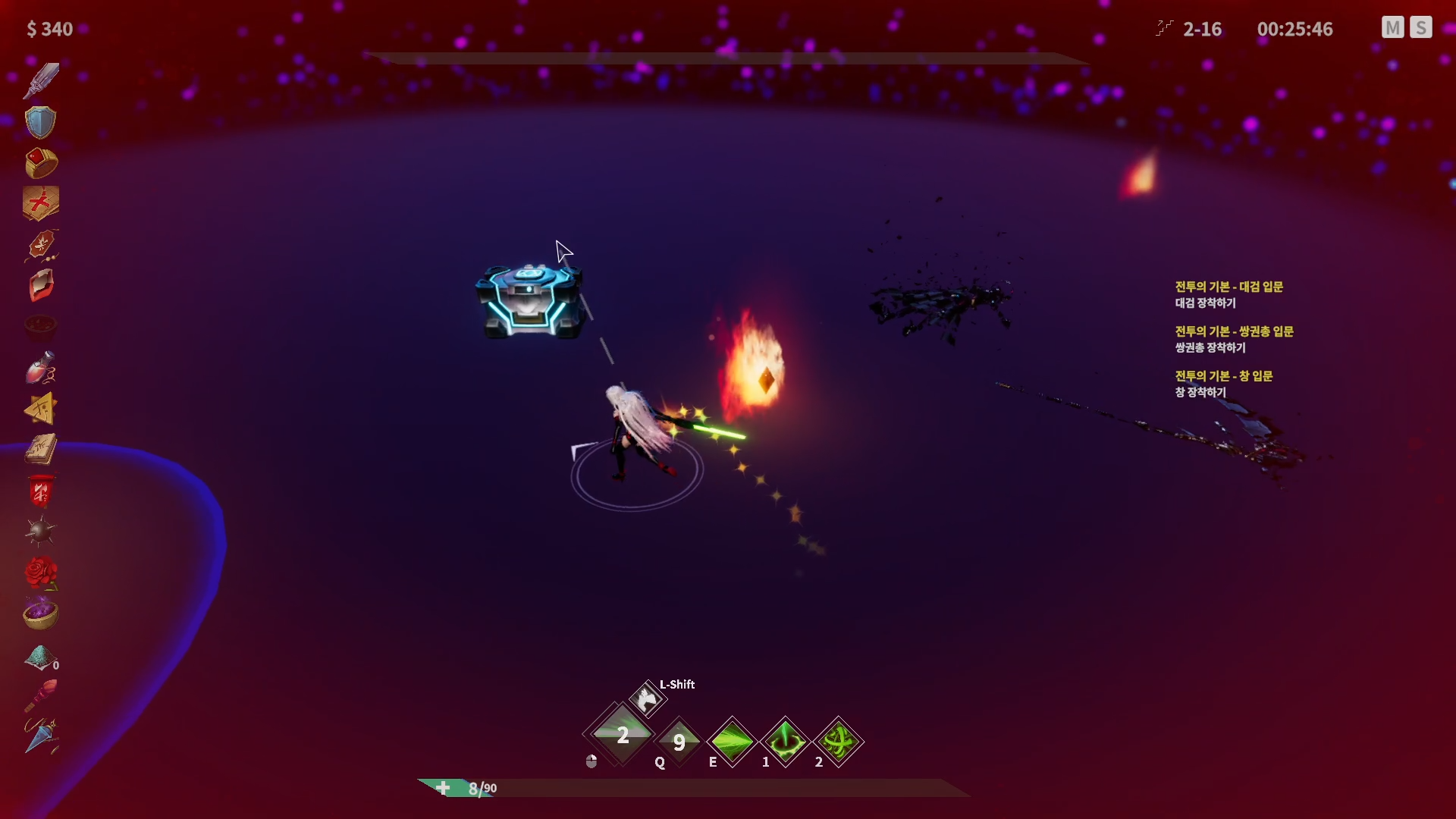The height and width of the screenshot is (819, 1456).
Task: Click the gold ruby ring icon
Action: pos(41,163)
